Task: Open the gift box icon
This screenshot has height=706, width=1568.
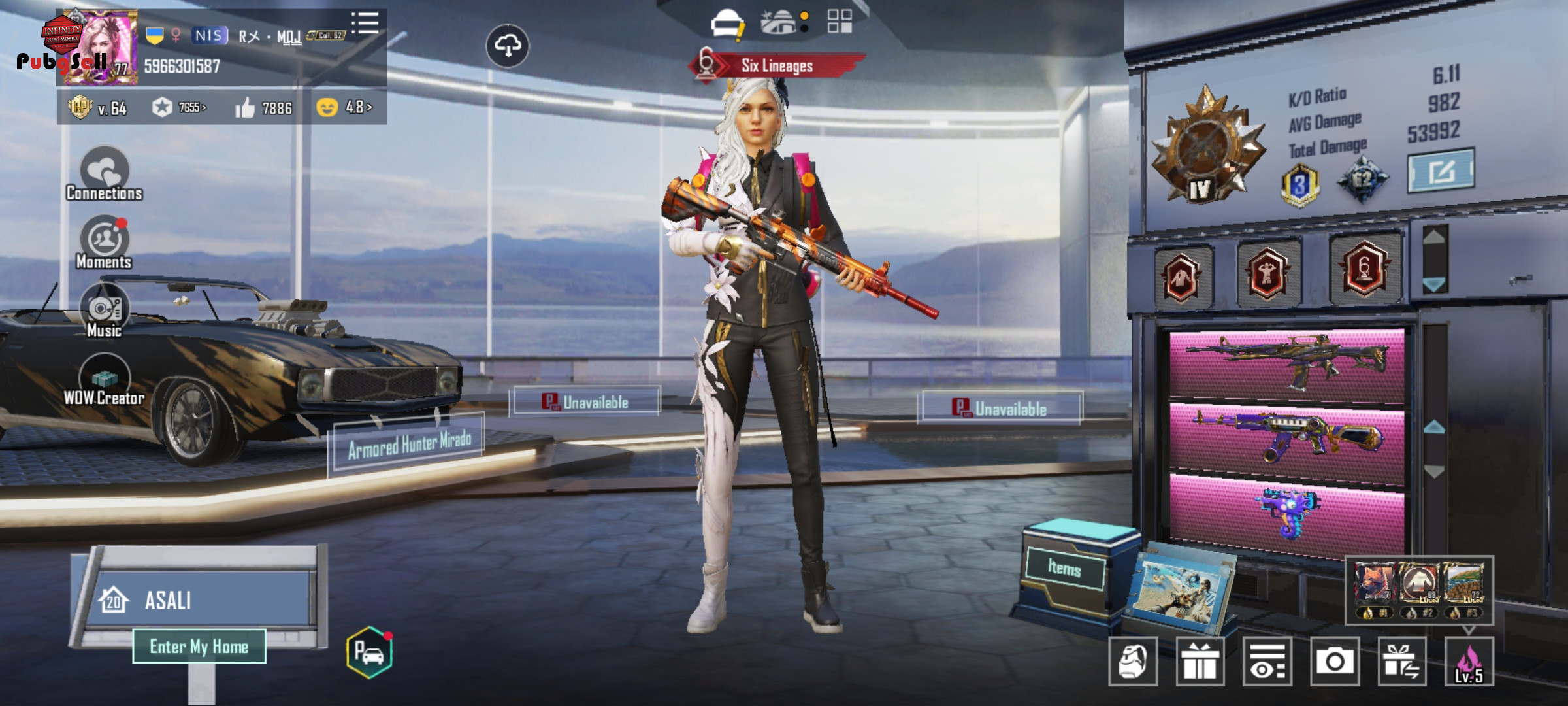Action: click(x=1200, y=662)
